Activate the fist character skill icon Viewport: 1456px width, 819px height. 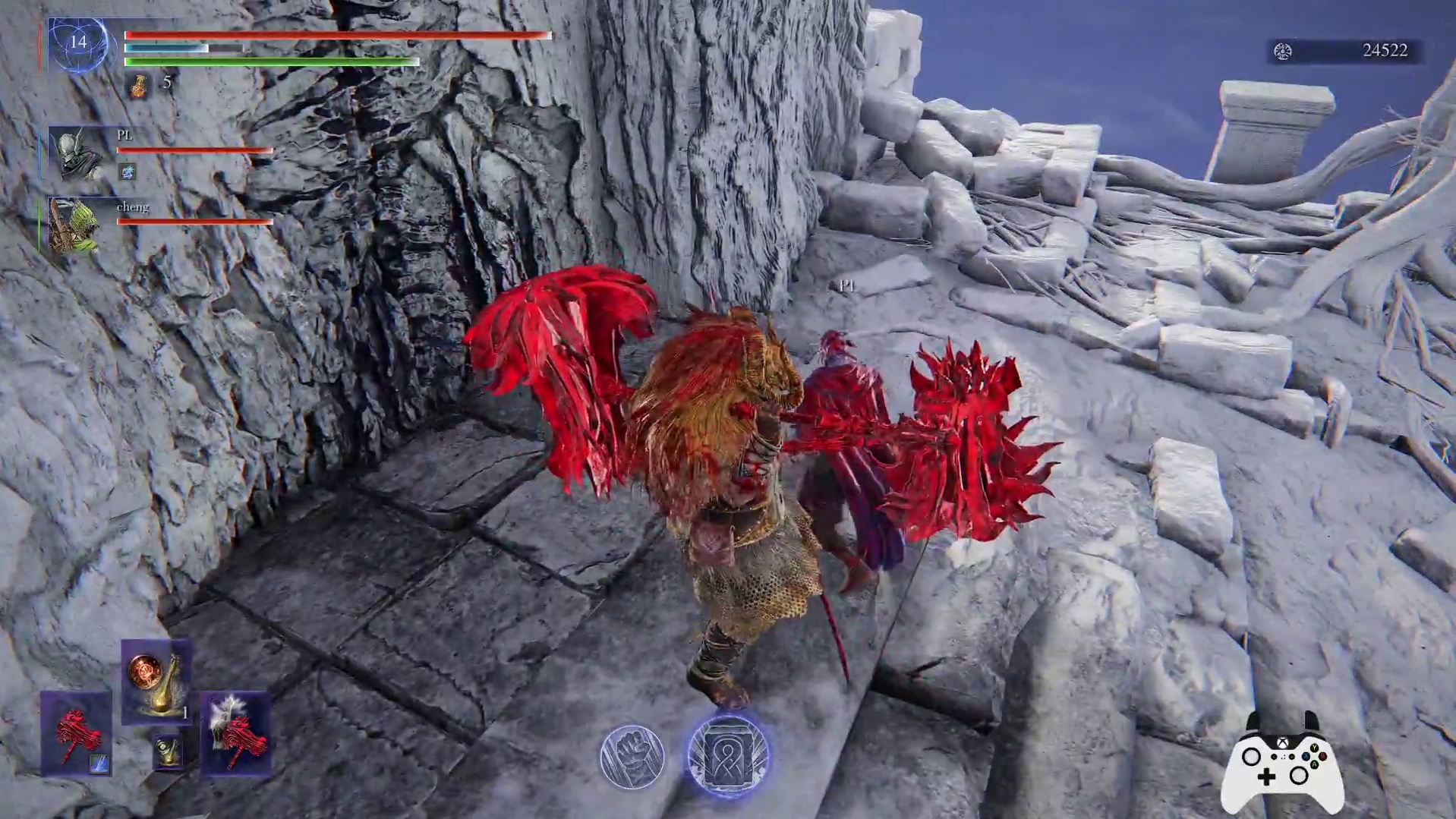(632, 756)
